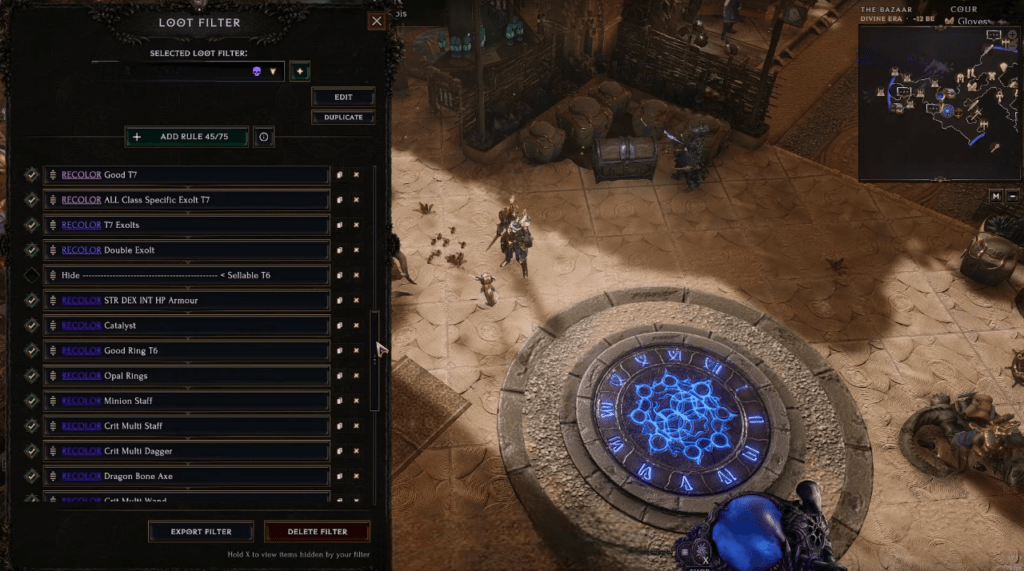Click the M button under the minimap

click(996, 196)
